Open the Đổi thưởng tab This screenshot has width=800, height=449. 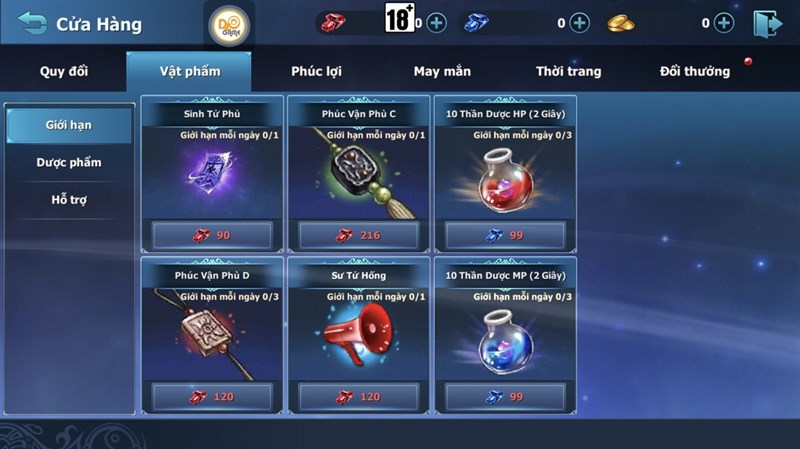coord(694,72)
